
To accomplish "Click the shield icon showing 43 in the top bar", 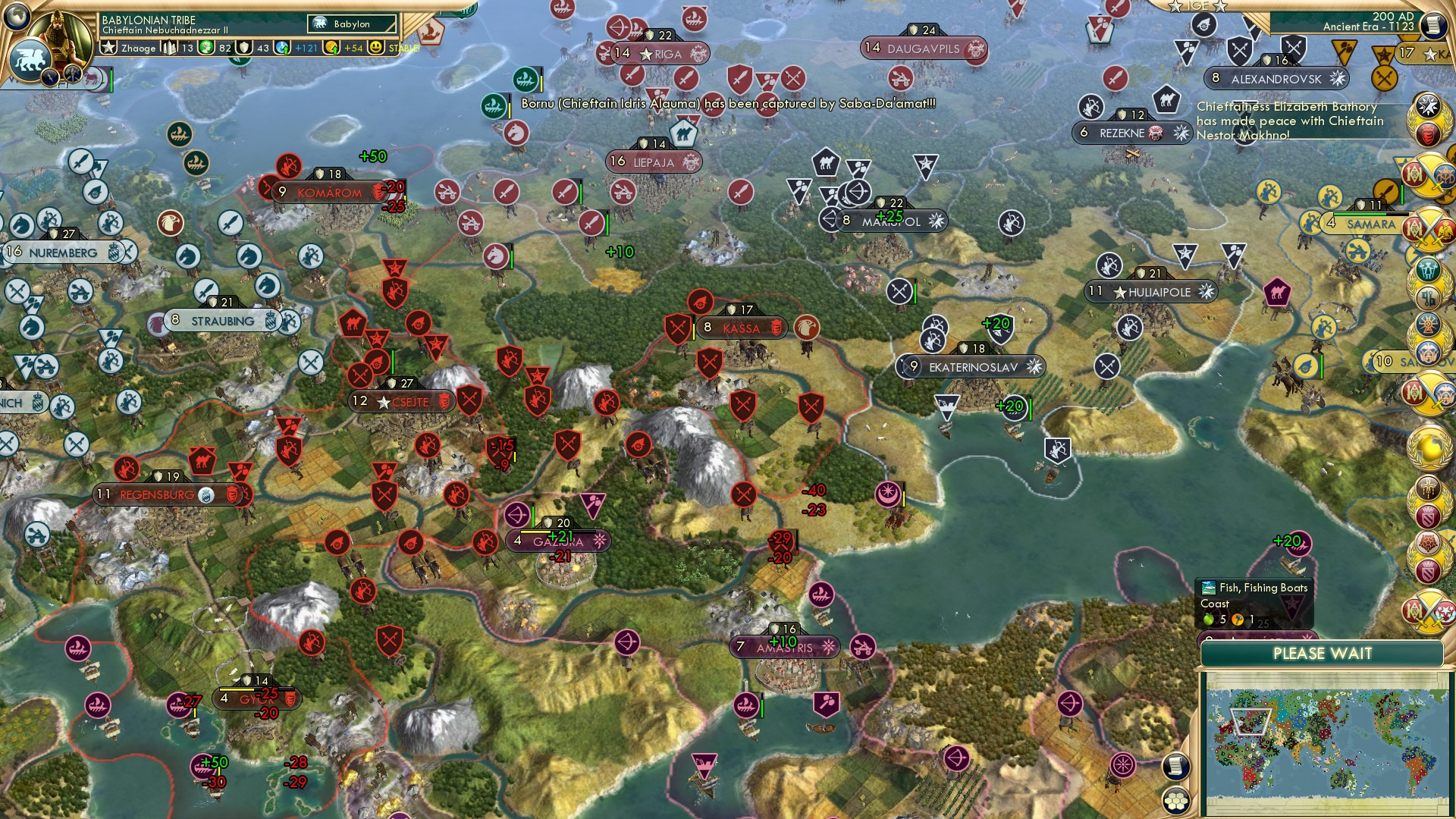I will click(x=243, y=49).
